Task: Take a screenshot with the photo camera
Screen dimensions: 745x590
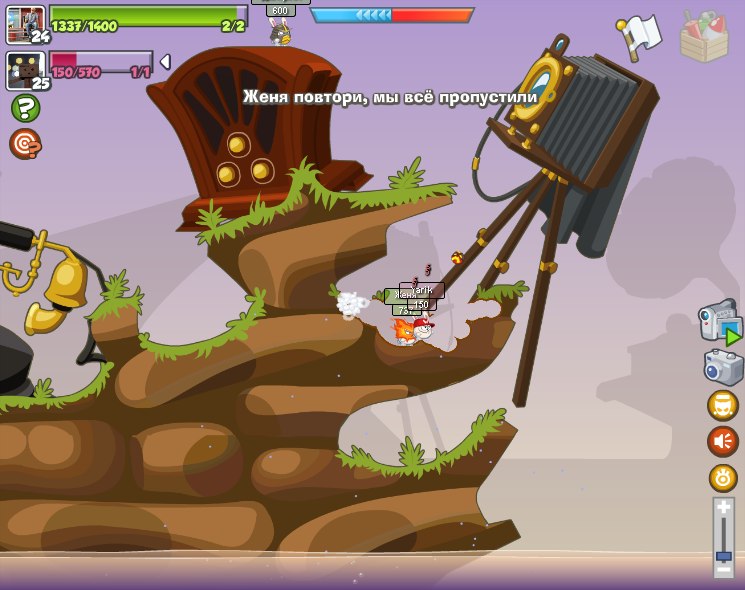Action: 723,366
